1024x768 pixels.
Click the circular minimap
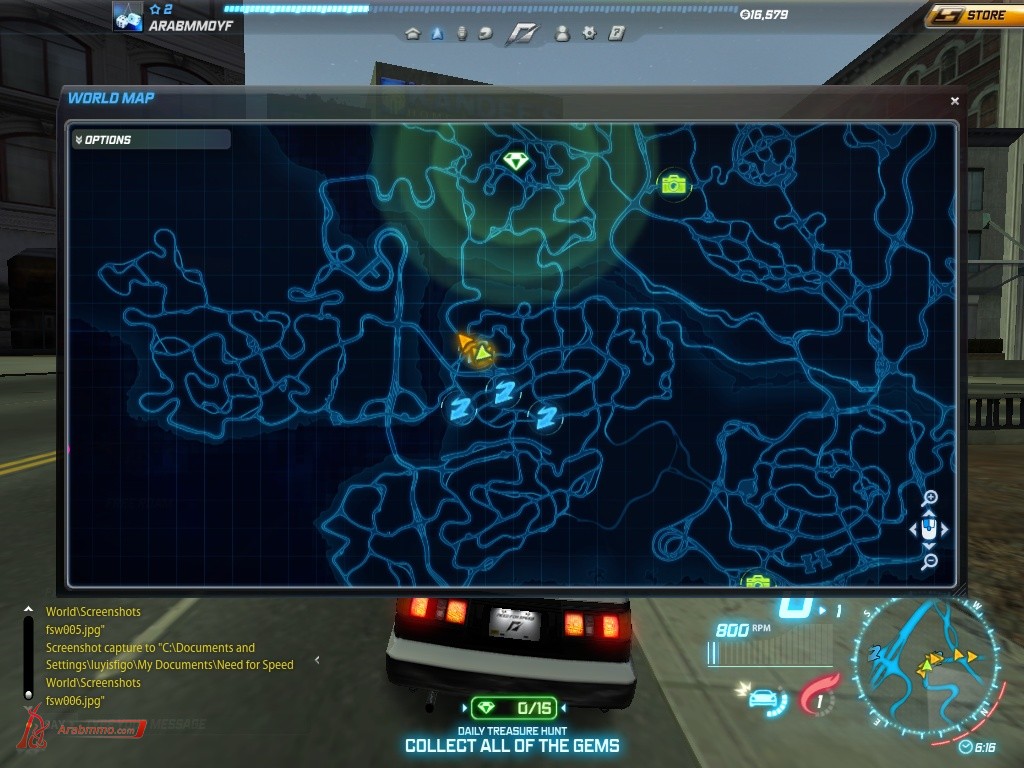(925, 665)
